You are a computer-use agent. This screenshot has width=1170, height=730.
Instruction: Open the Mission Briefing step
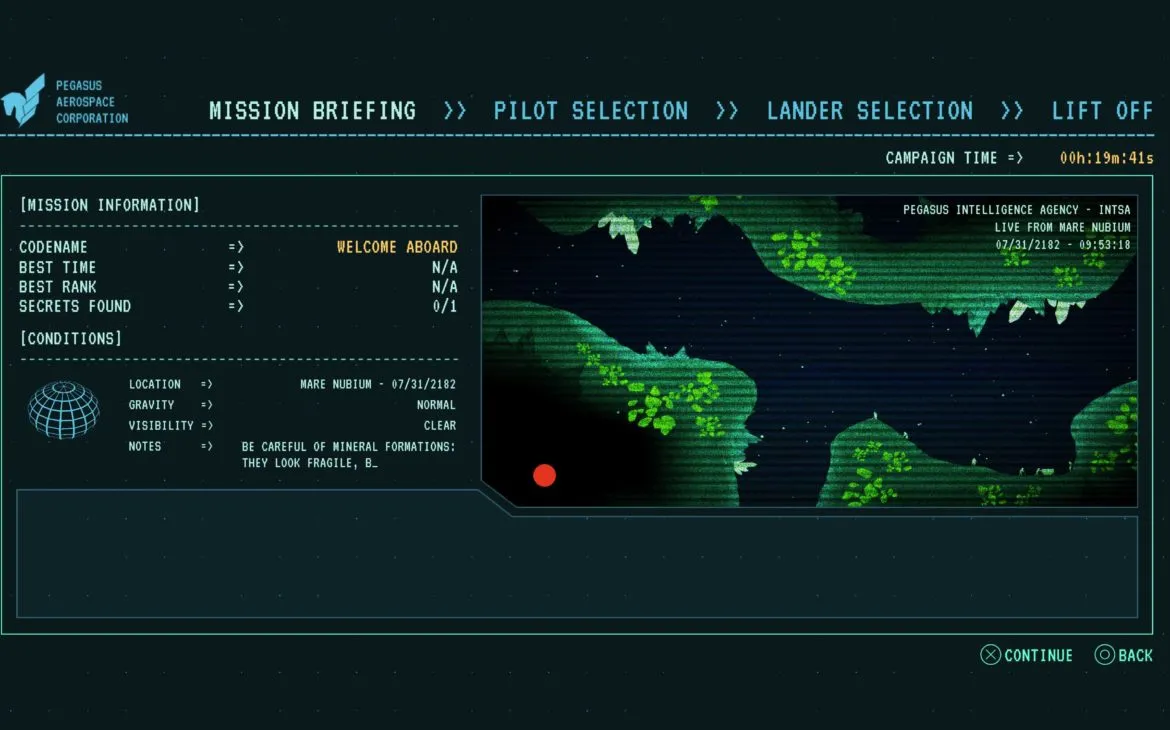[312, 111]
